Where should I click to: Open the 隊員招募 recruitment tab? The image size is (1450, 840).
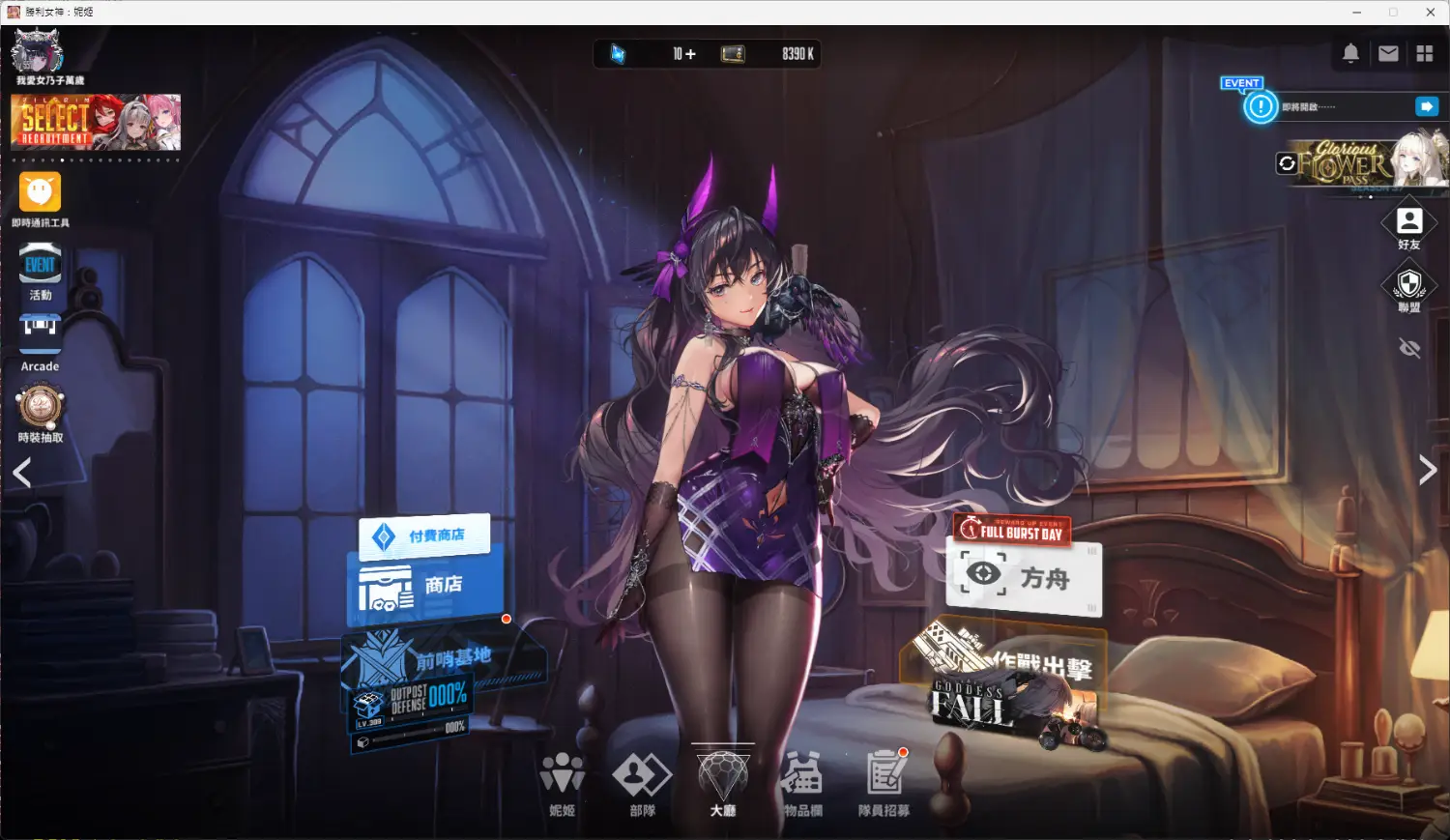tap(884, 781)
